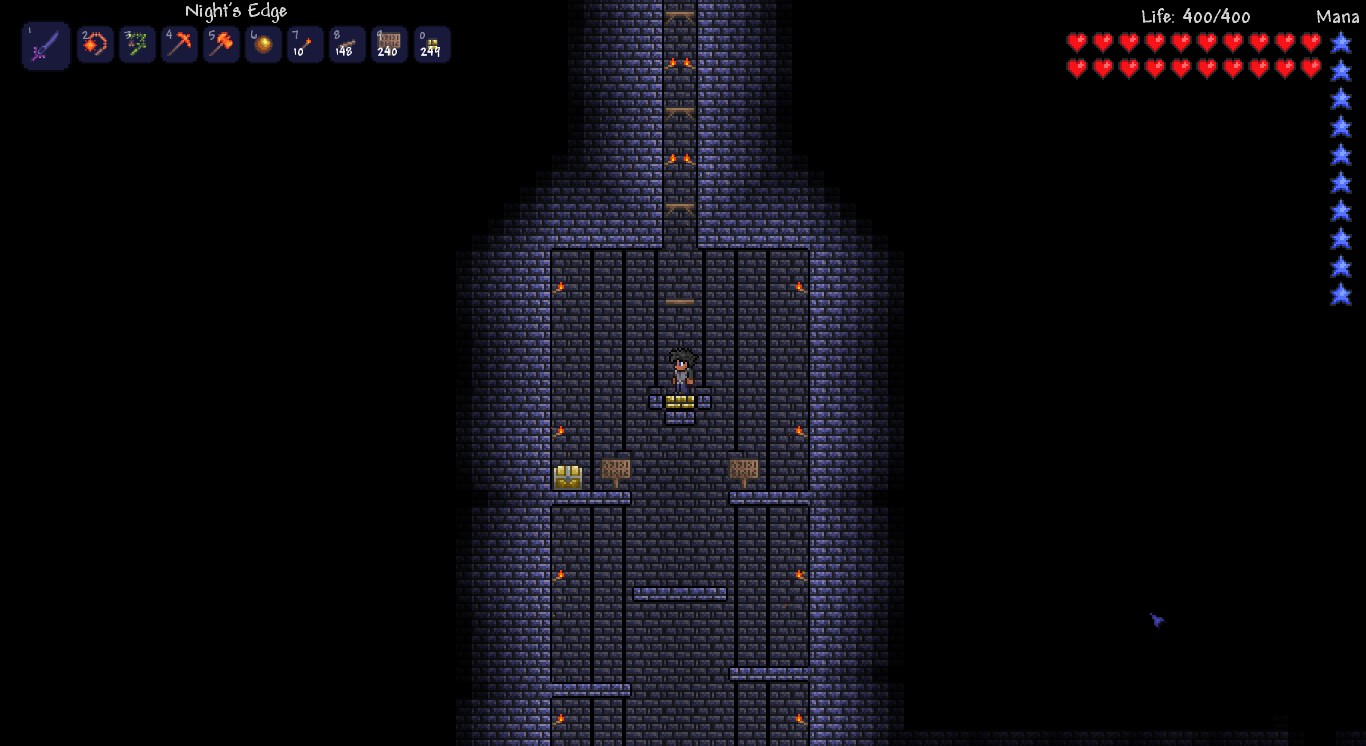1366x746 pixels.
Task: Select the Flamarang in hotbar slot 2
Action: click(x=95, y=44)
